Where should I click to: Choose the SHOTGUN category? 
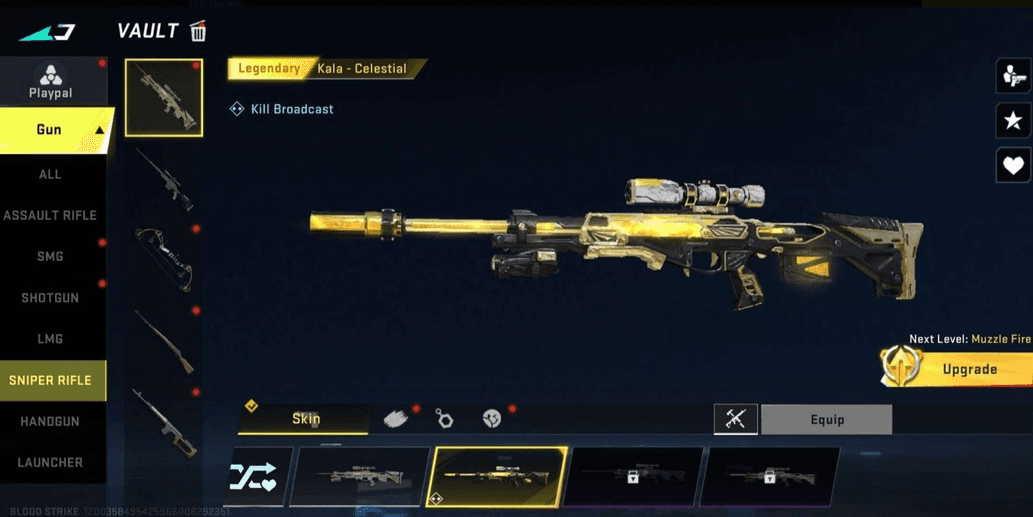coord(50,298)
